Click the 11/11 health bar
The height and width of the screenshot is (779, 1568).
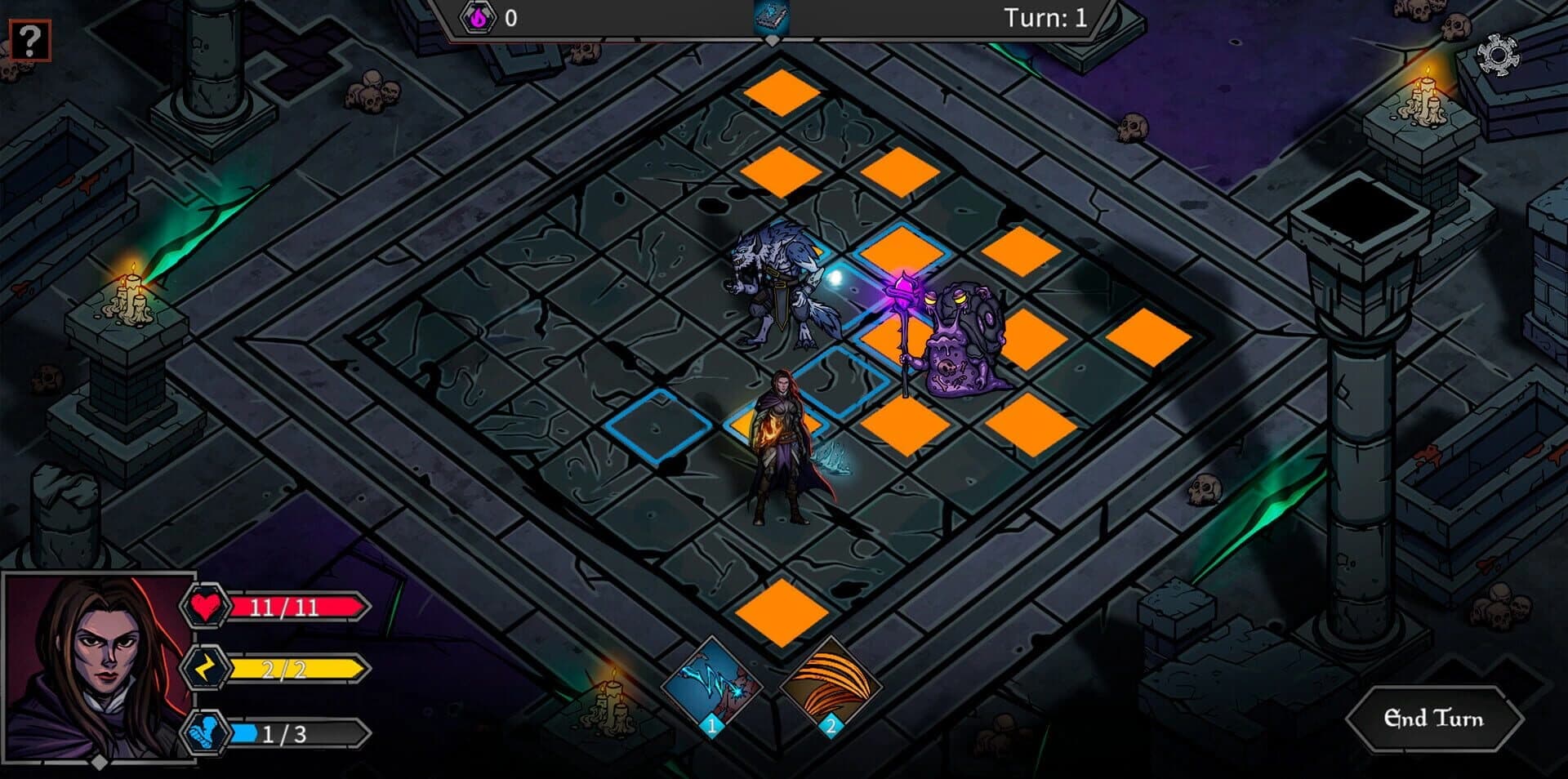298,607
